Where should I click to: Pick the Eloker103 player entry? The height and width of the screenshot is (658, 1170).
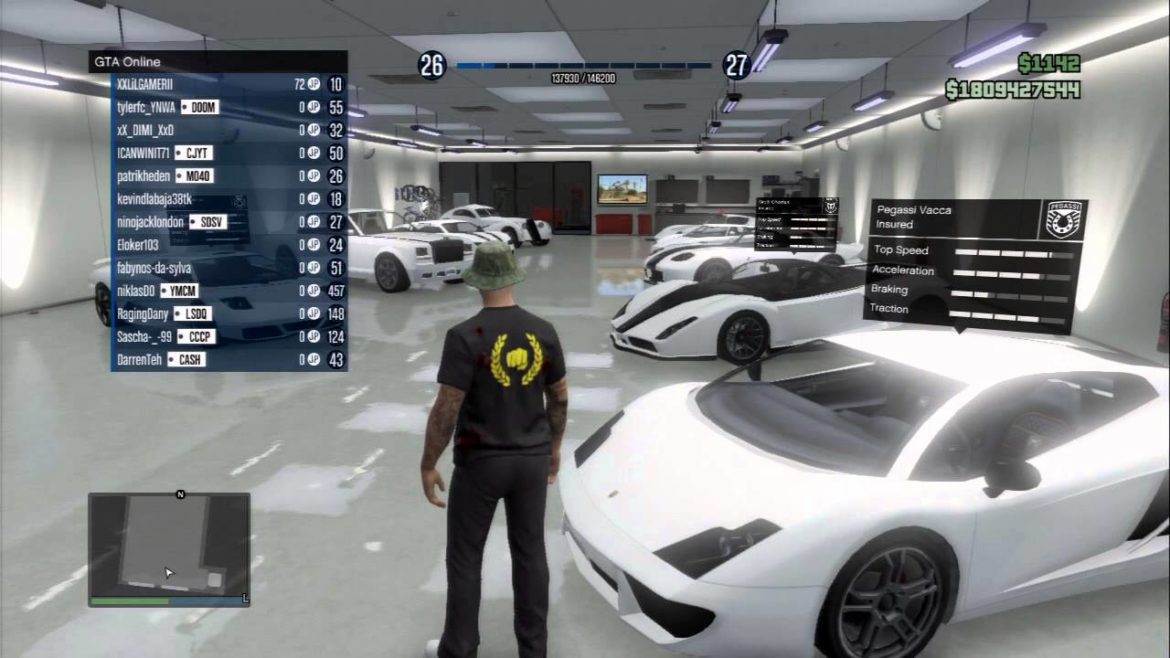pyautogui.click(x=138, y=245)
